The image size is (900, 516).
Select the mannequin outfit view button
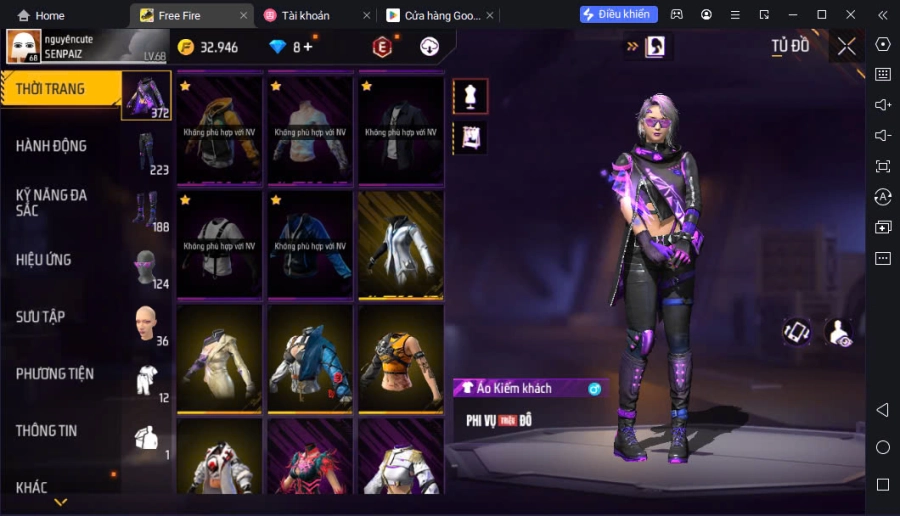tap(470, 96)
